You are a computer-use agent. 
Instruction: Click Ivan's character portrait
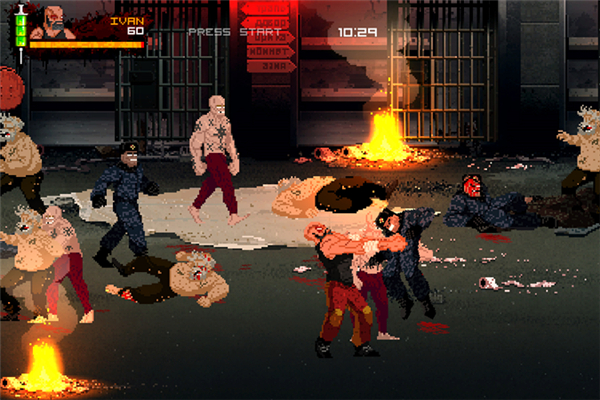click(53, 22)
